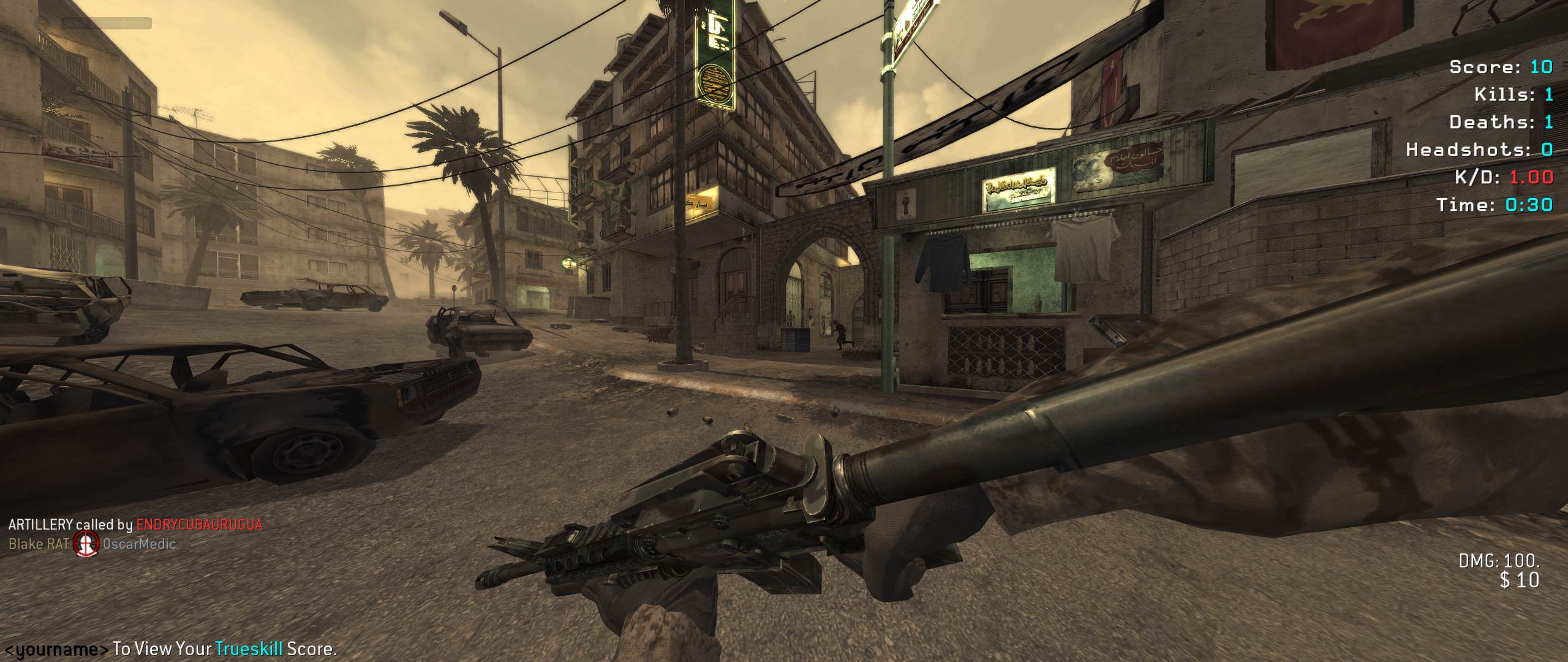Click the headshot icon in the kill feed
Screen dimensions: 1568x662
click(x=86, y=543)
